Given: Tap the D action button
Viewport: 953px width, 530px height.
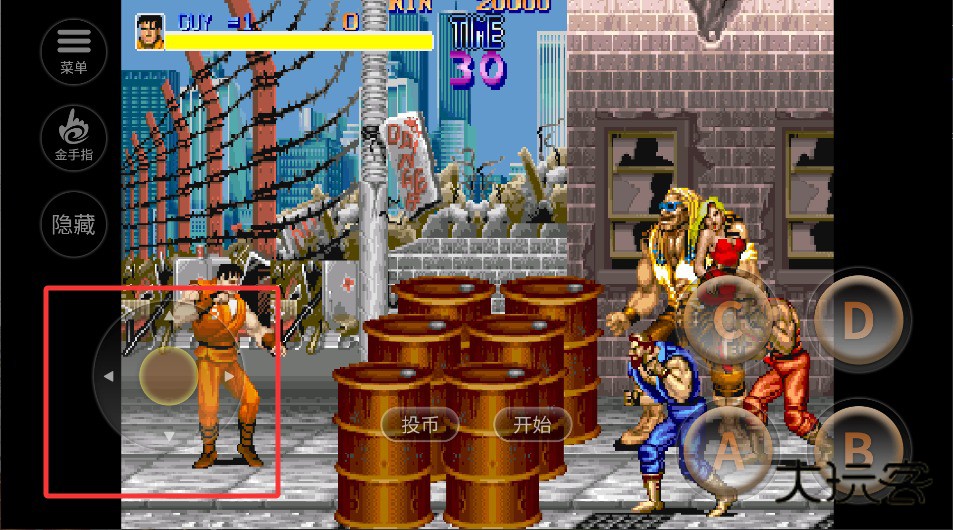Looking at the screenshot, I should [857, 320].
